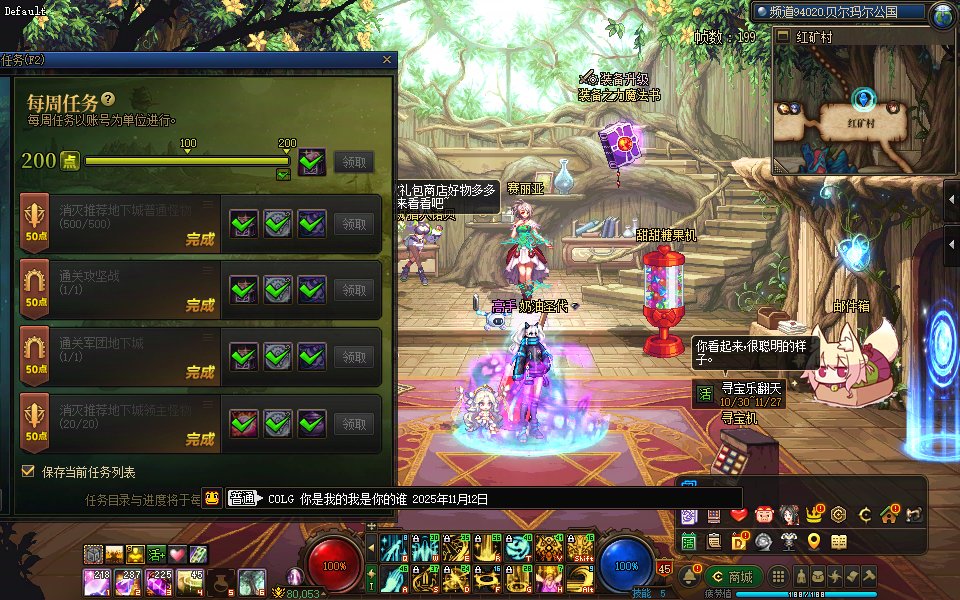Claim the 200-point weekly reward
Viewport: 960px width, 600px height.
coord(354,161)
